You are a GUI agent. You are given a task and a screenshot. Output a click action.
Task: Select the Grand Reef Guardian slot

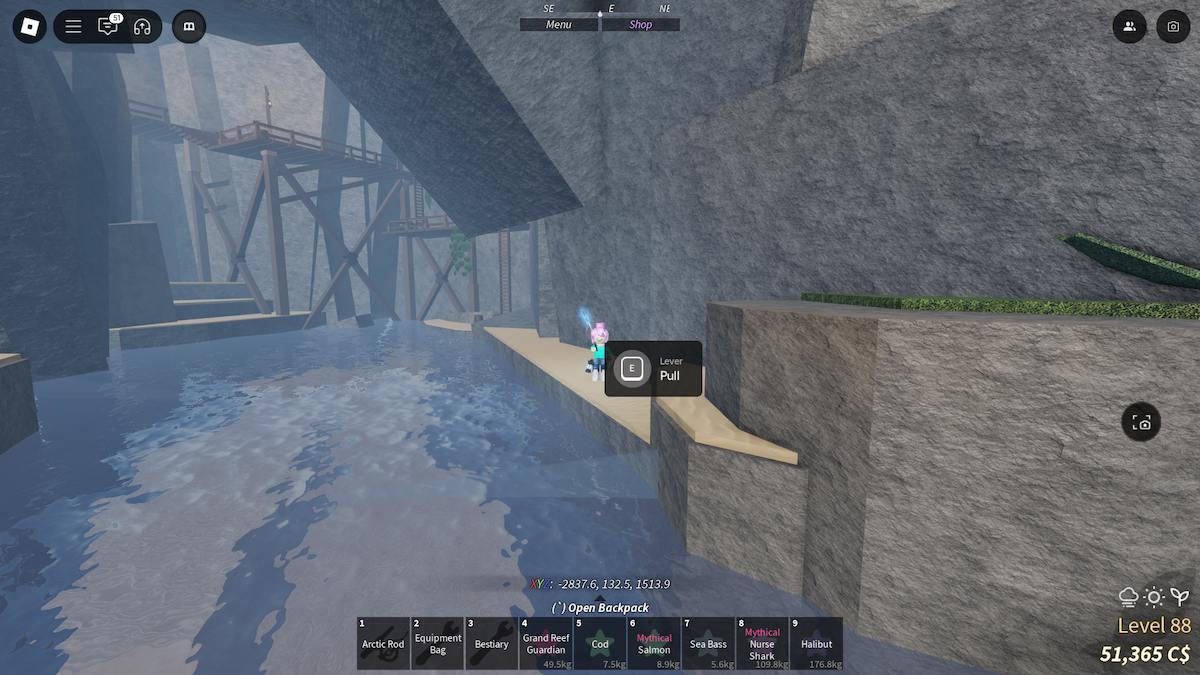[x=546, y=643]
